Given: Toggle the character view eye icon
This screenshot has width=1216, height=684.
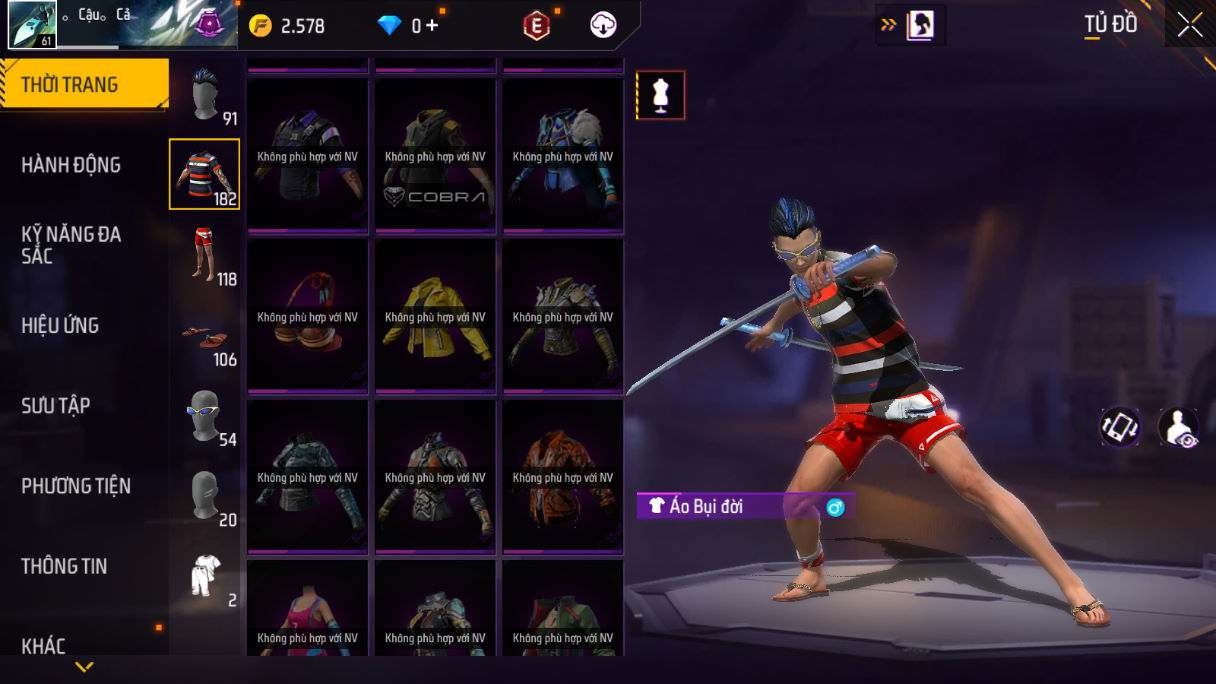Looking at the screenshot, I should (1178, 427).
